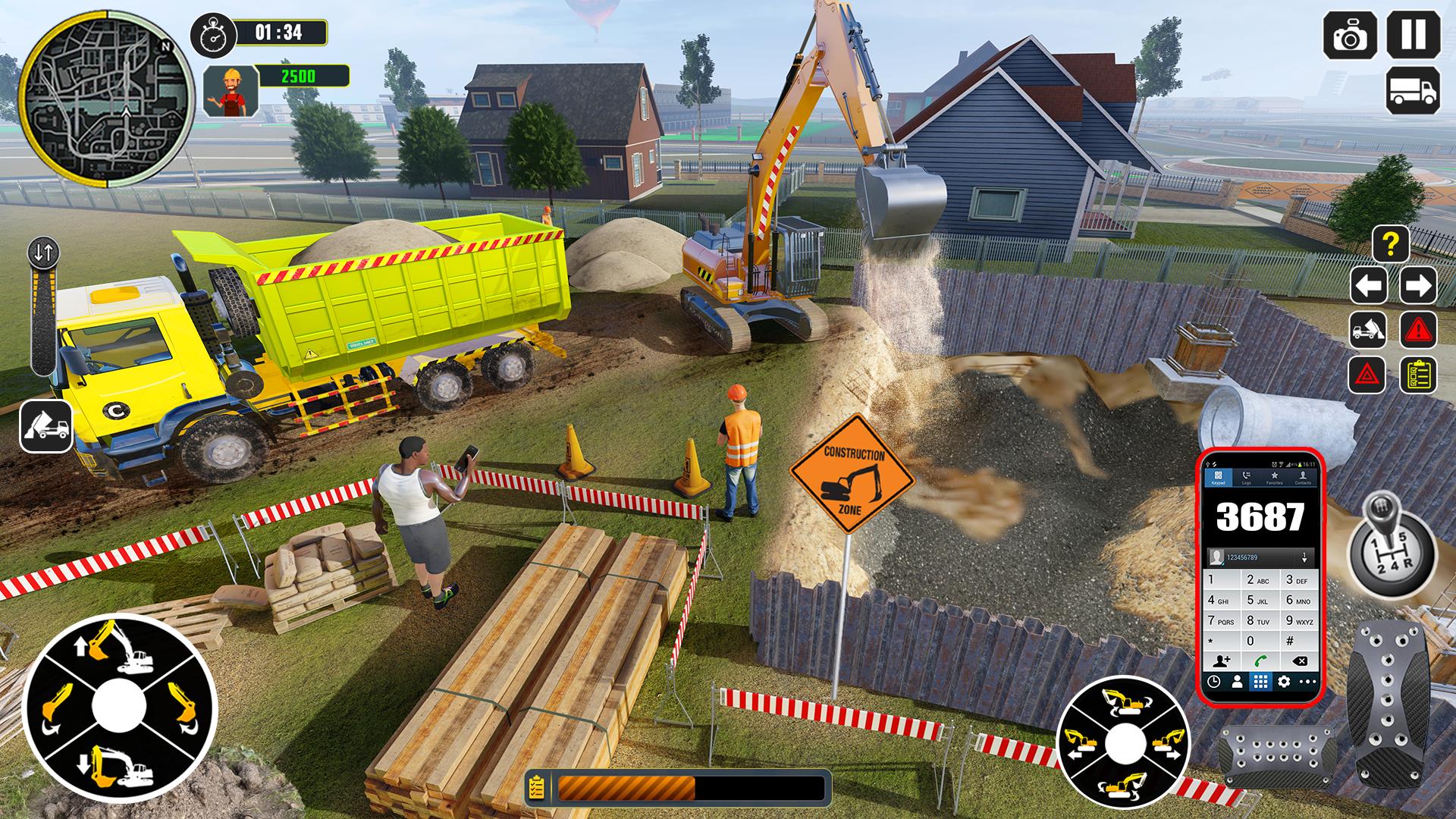Pause the game
Image resolution: width=1456 pixels, height=819 pixels.
(x=1414, y=34)
